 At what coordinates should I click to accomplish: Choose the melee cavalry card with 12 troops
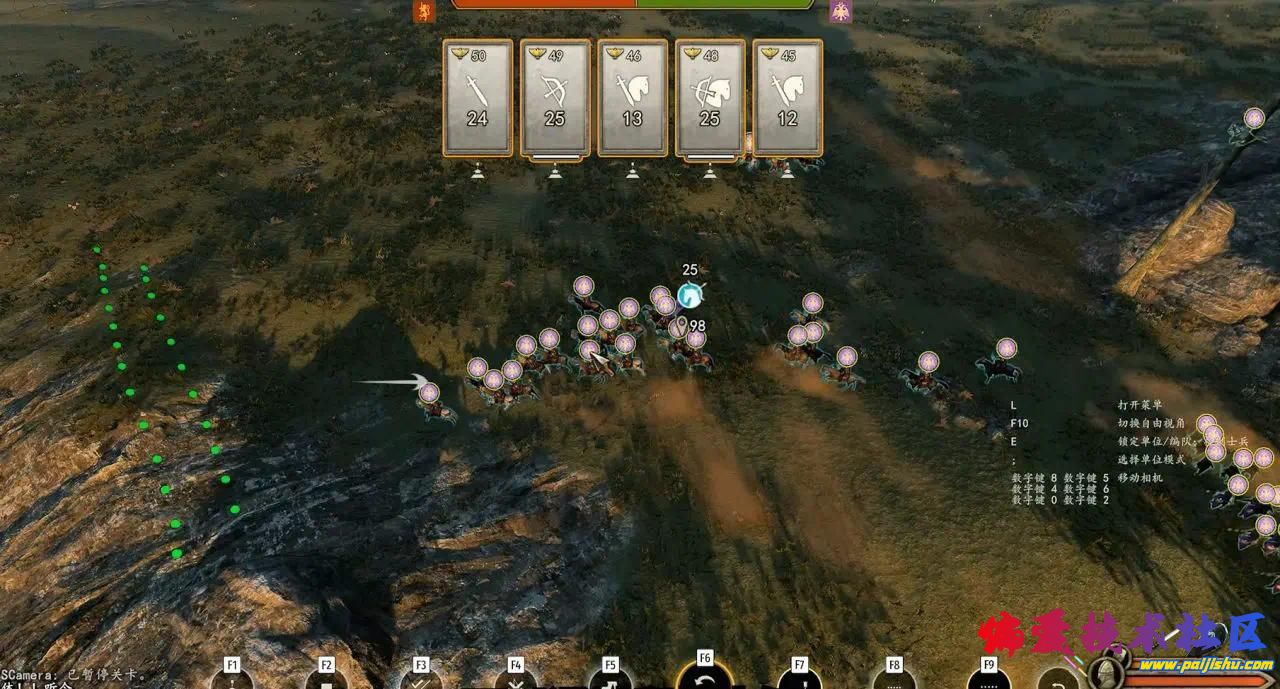(x=787, y=98)
